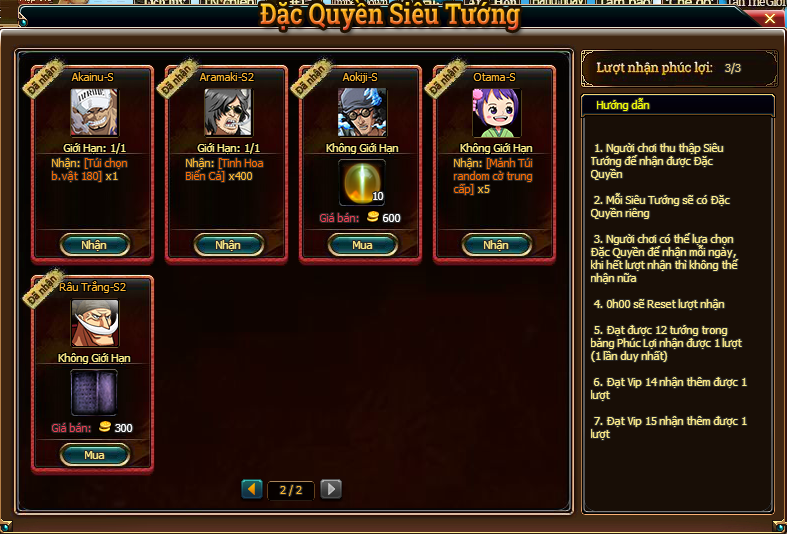Select the Akainu-S portrait
787x534 pixels.
[94, 112]
